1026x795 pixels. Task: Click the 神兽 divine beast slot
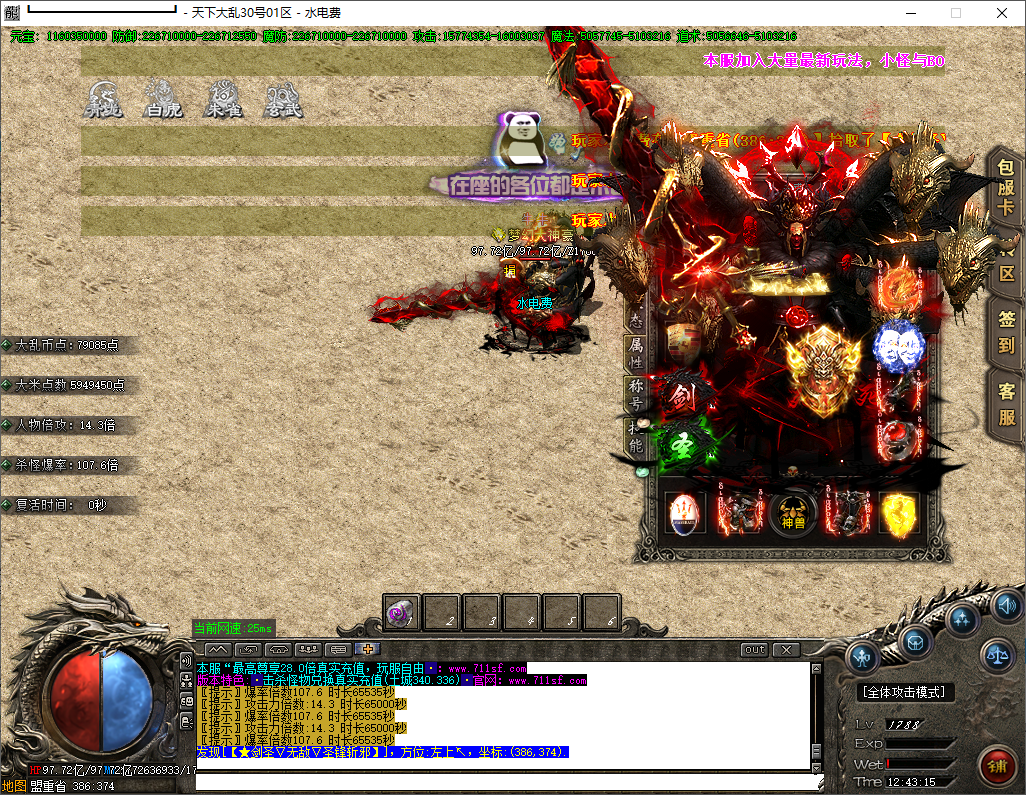(x=792, y=513)
